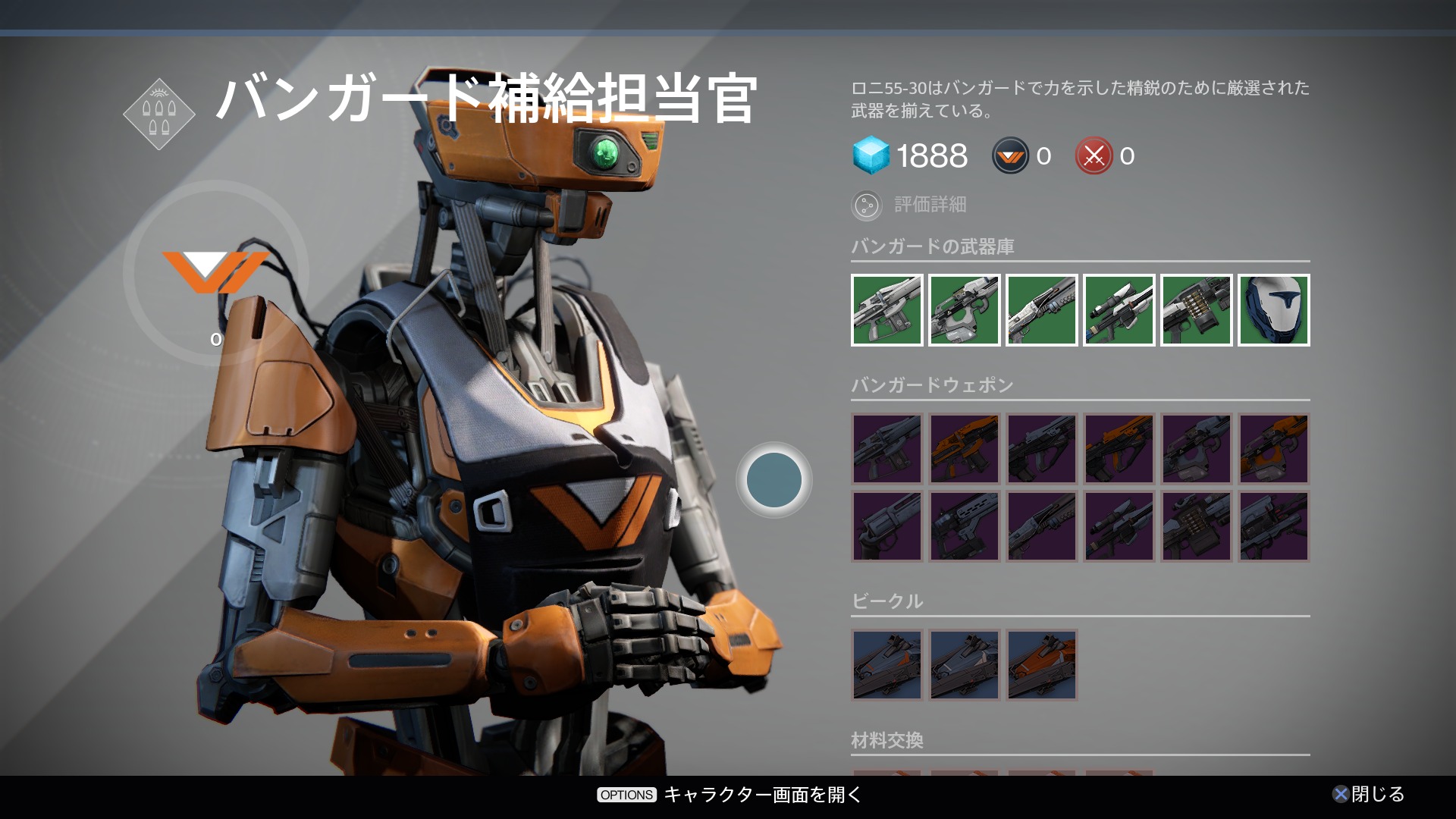Choose the fully orange Sparrow vehicle
Image resolution: width=1456 pixels, height=819 pixels.
point(1042,665)
